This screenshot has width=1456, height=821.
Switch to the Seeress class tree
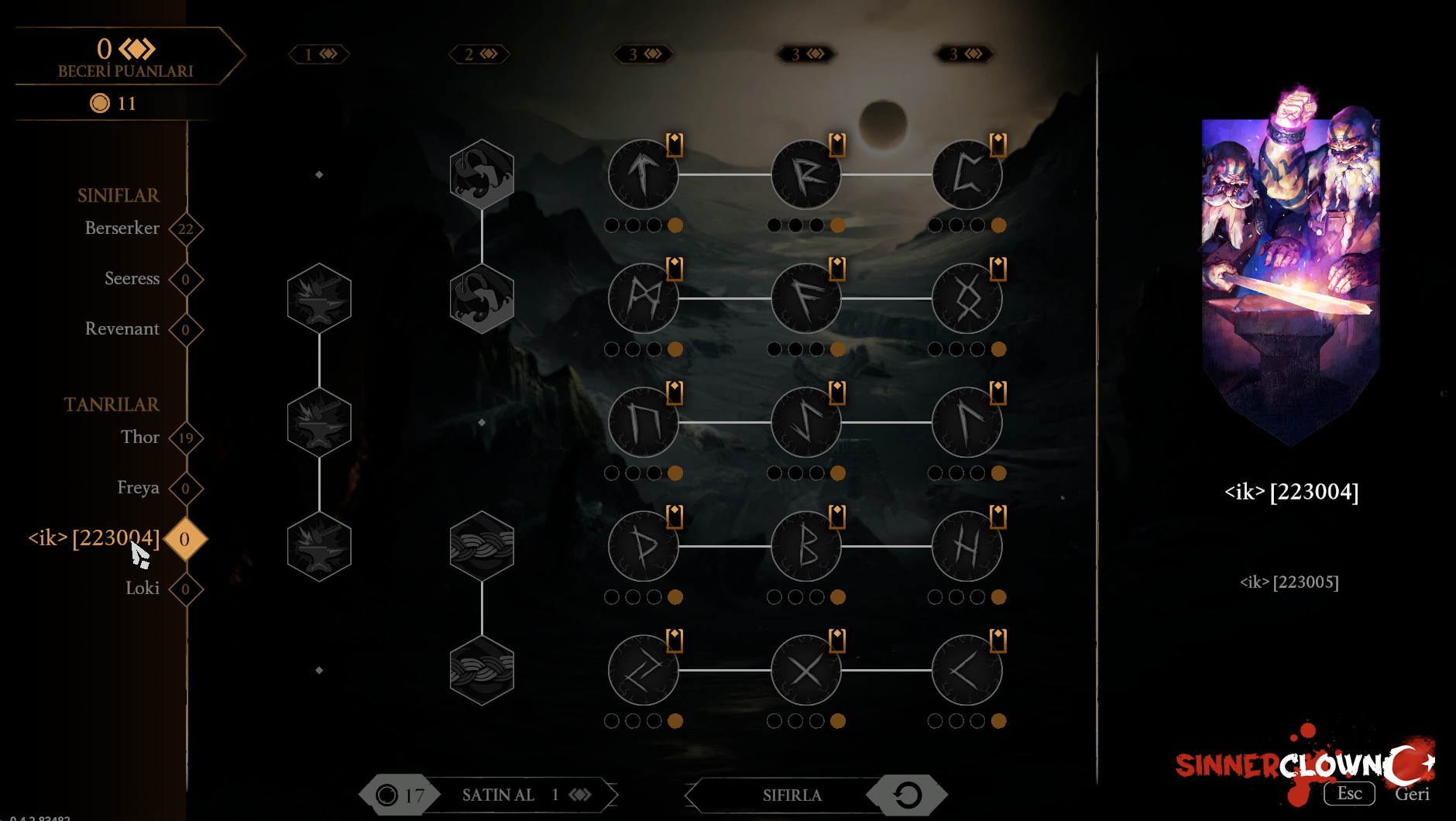coord(132,279)
